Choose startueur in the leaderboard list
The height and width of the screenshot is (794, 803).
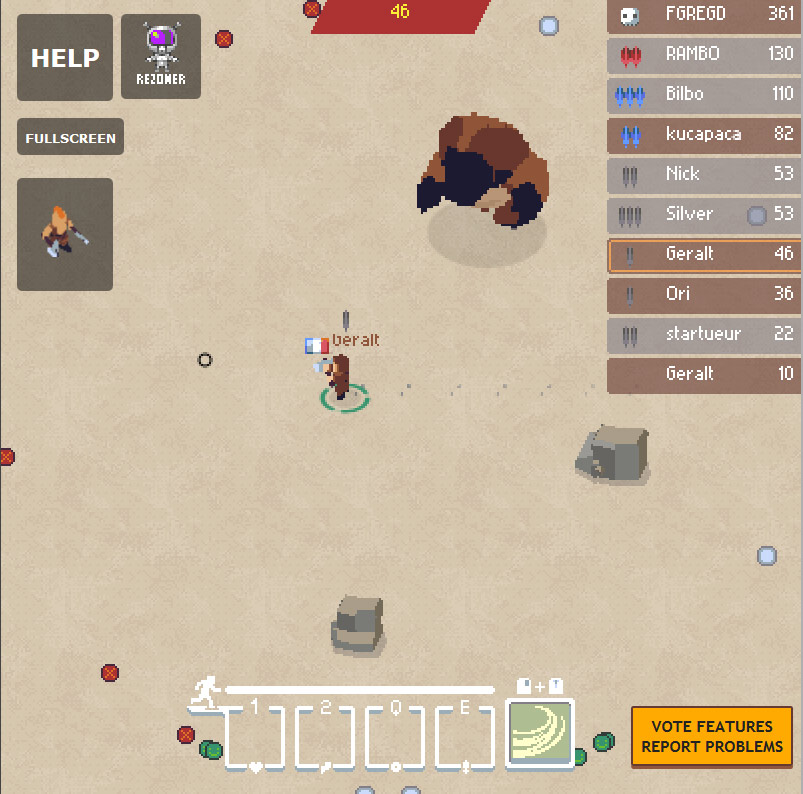point(704,334)
